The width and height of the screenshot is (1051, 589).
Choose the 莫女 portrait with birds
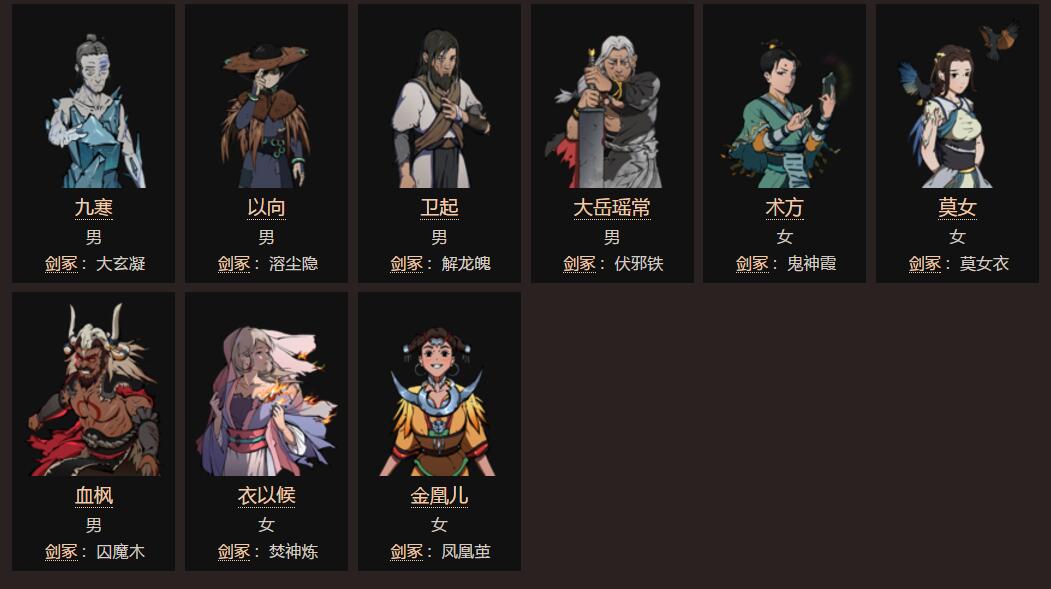tap(957, 112)
